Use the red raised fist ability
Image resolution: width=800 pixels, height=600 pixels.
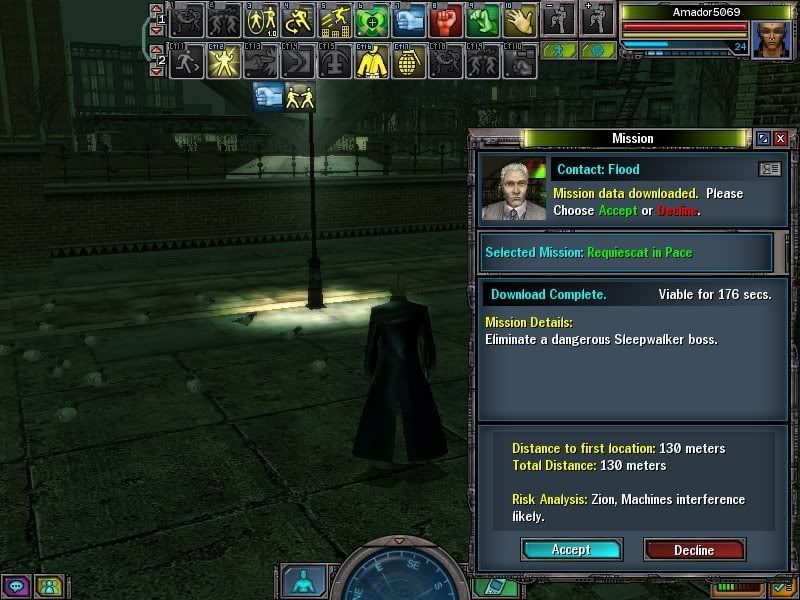(x=445, y=19)
